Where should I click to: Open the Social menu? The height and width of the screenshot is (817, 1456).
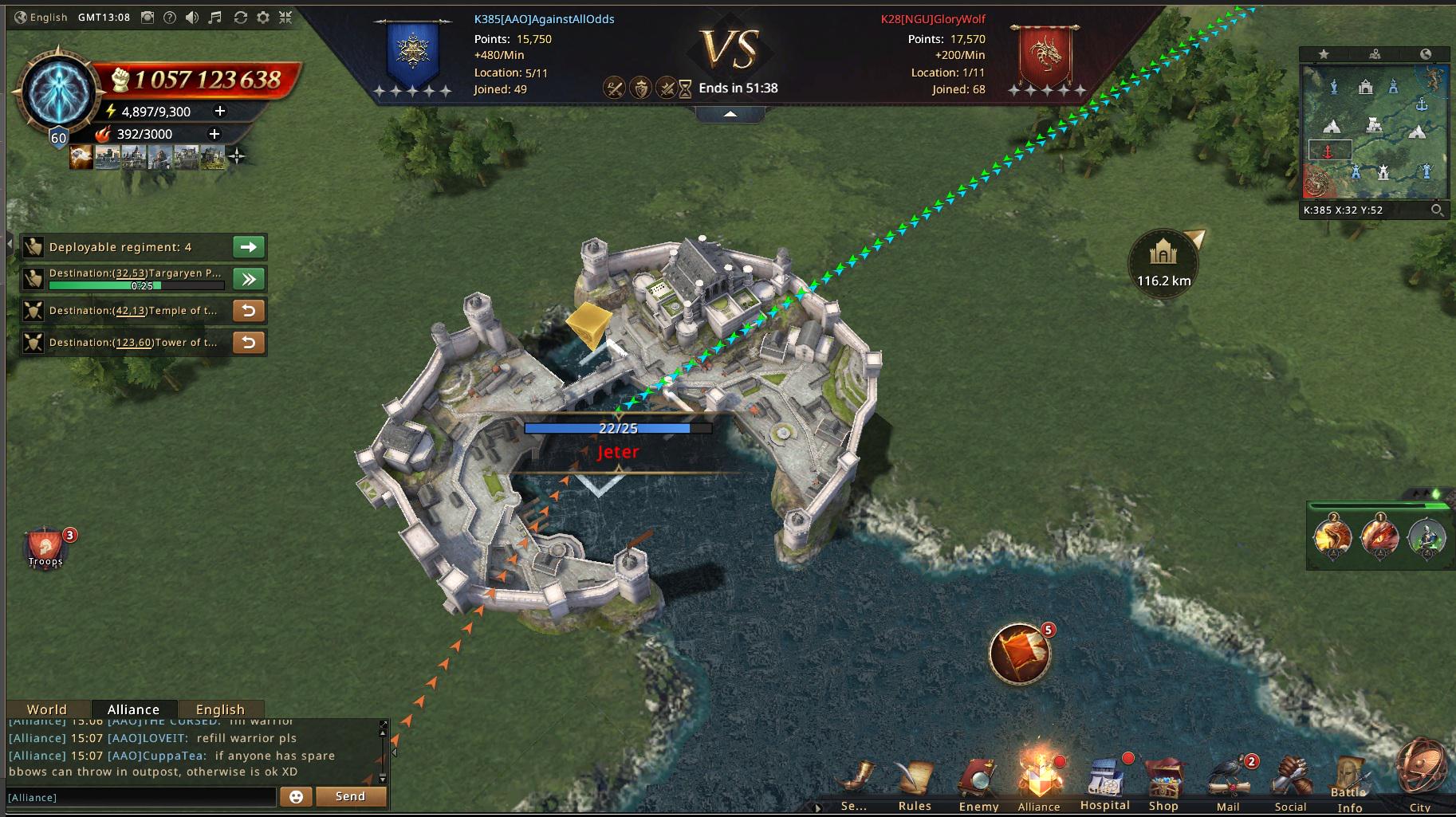tap(1290, 784)
